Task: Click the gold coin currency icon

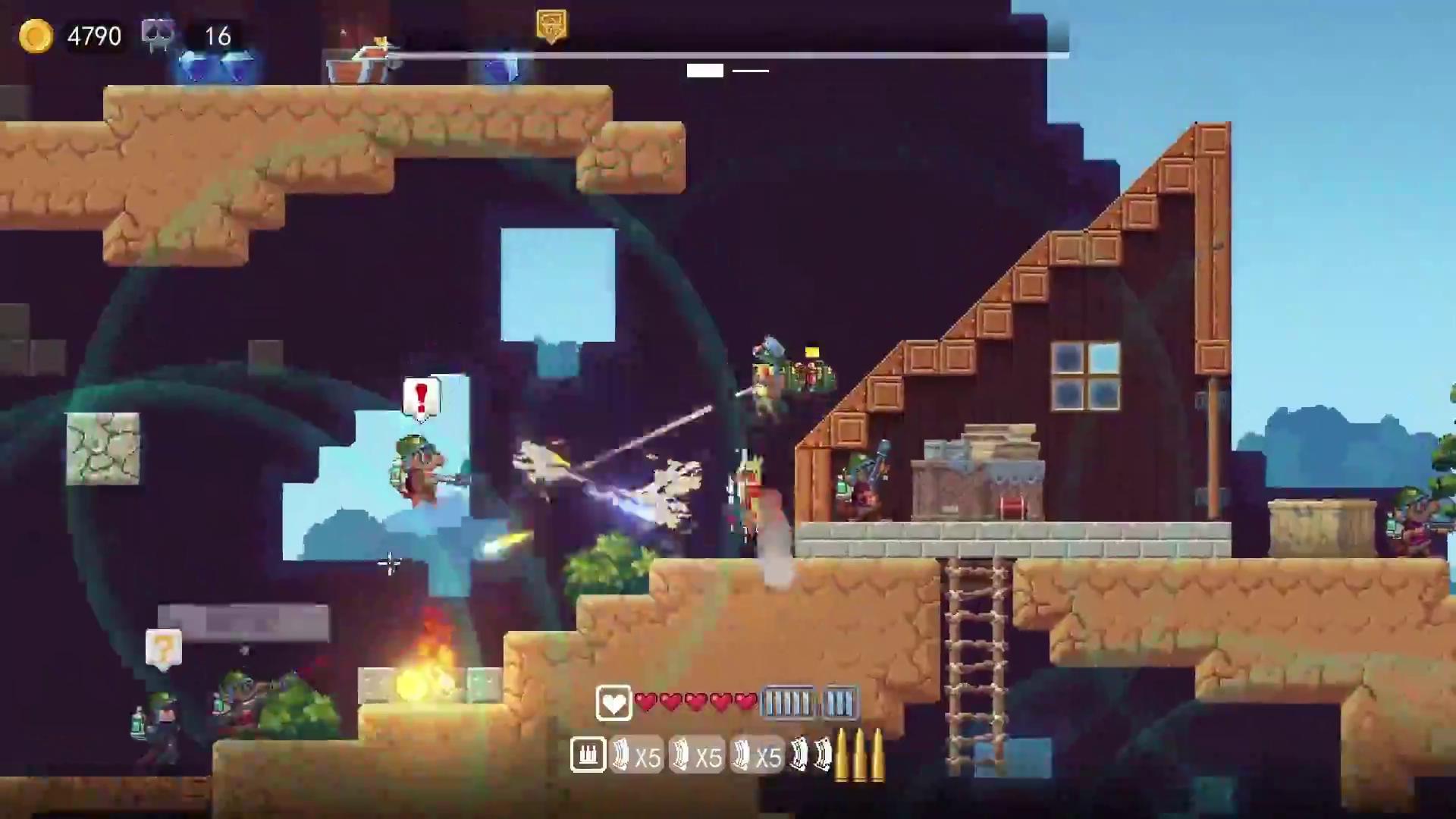Action: pyautogui.click(x=36, y=36)
